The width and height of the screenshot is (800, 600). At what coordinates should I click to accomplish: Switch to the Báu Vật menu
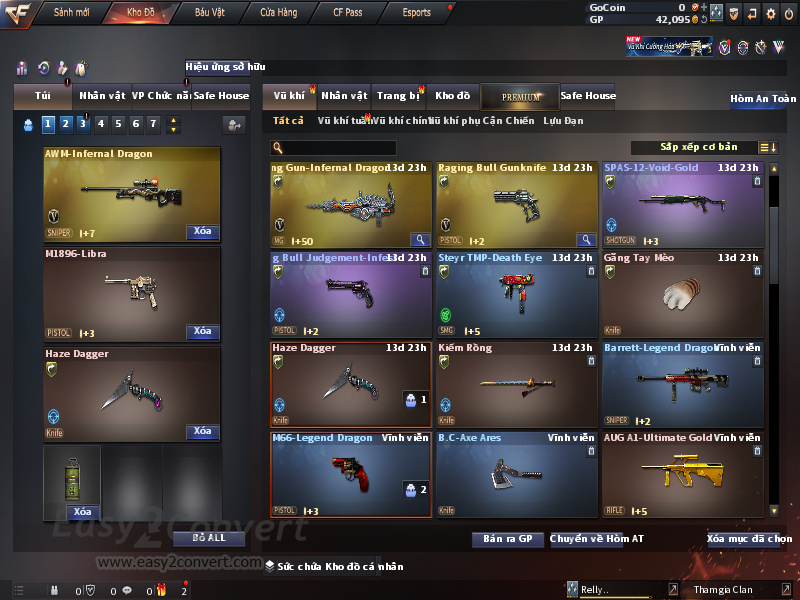tap(210, 13)
